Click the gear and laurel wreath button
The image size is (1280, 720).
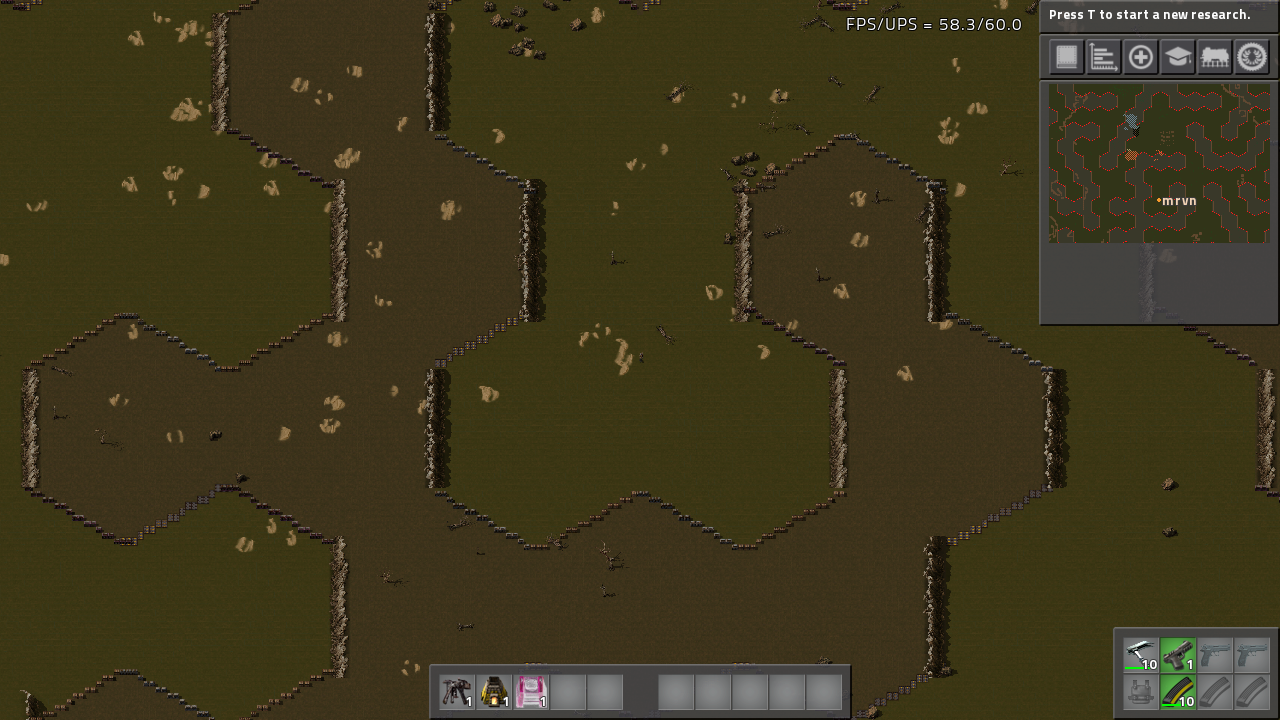pos(1252,57)
